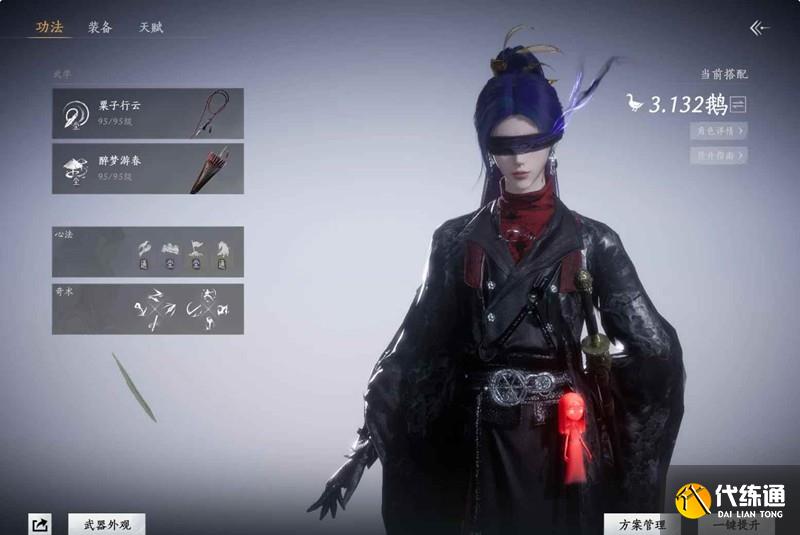Go back with the top-right arrow
The image size is (800, 535).
[759, 28]
